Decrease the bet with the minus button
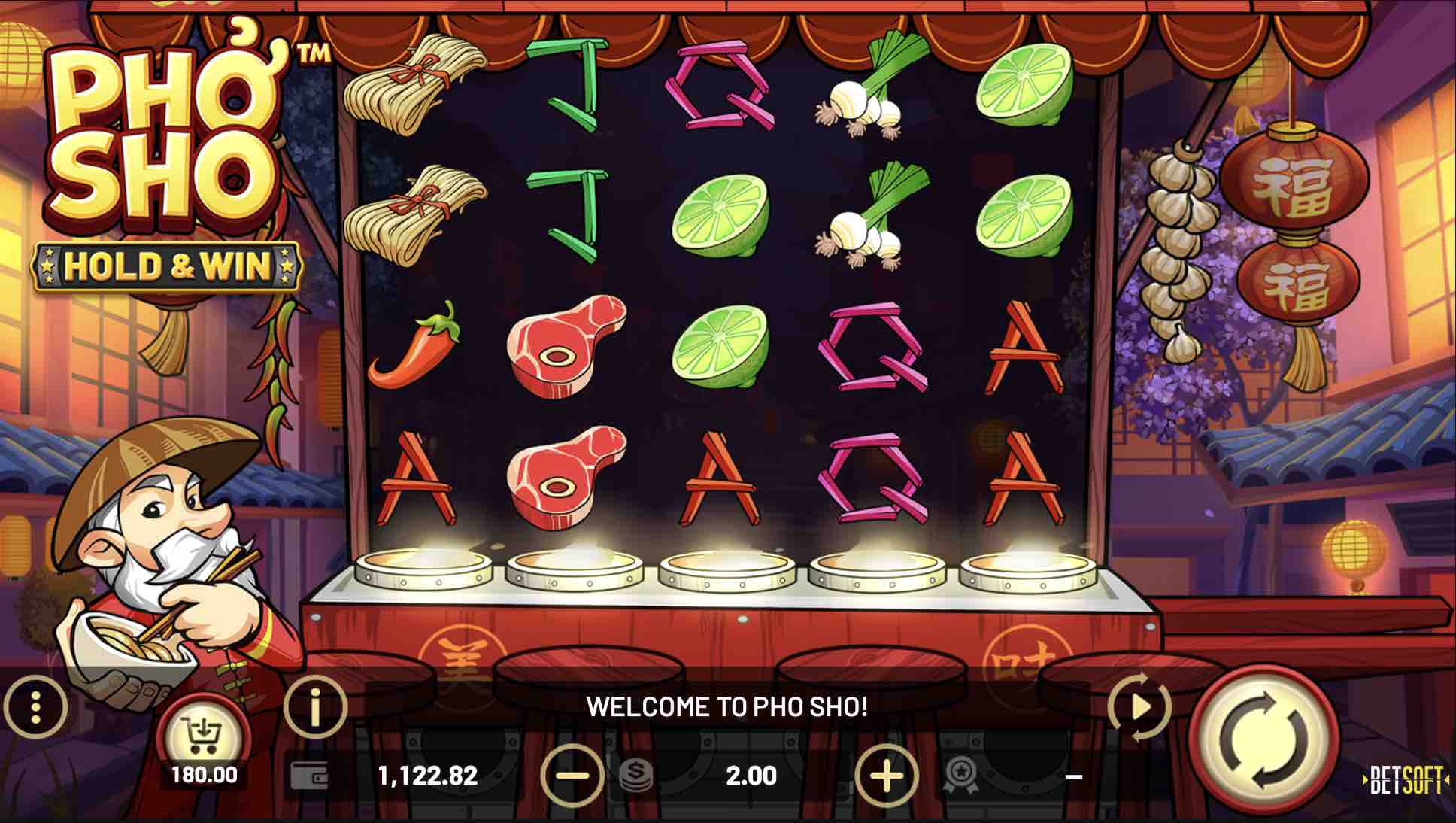 coord(572,775)
